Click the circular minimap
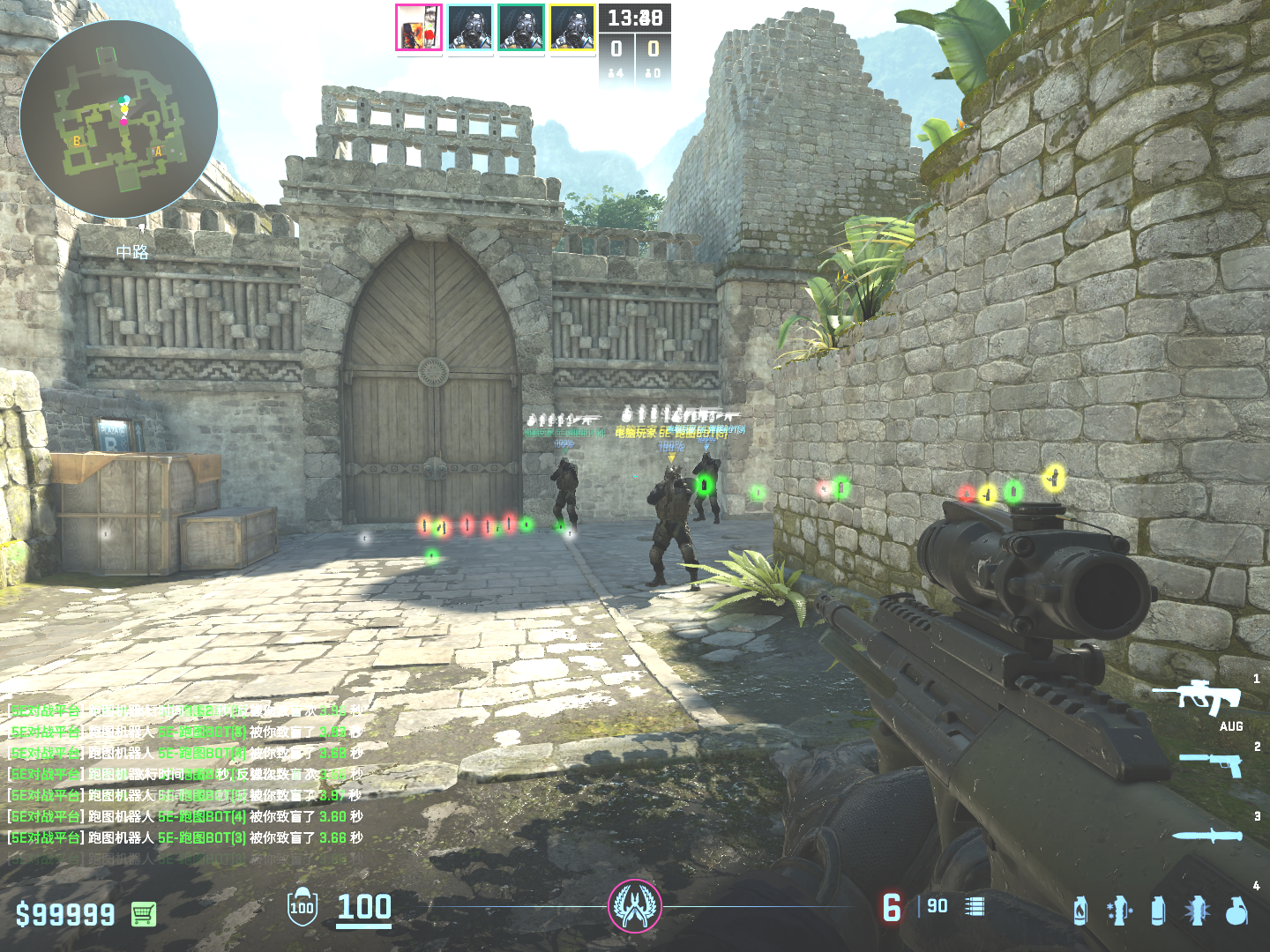 pyautogui.click(x=119, y=119)
